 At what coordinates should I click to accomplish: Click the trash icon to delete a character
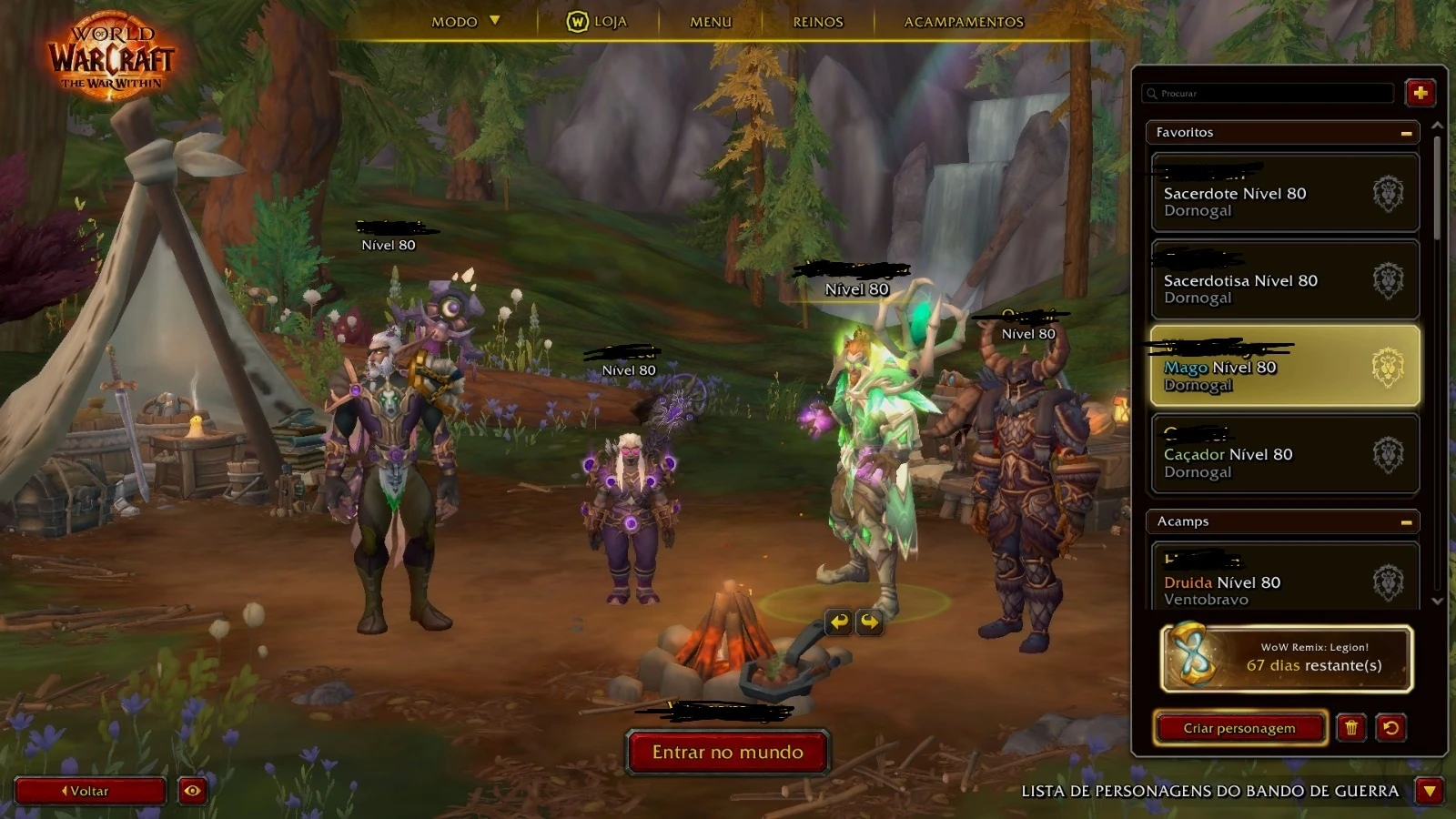tap(1352, 728)
